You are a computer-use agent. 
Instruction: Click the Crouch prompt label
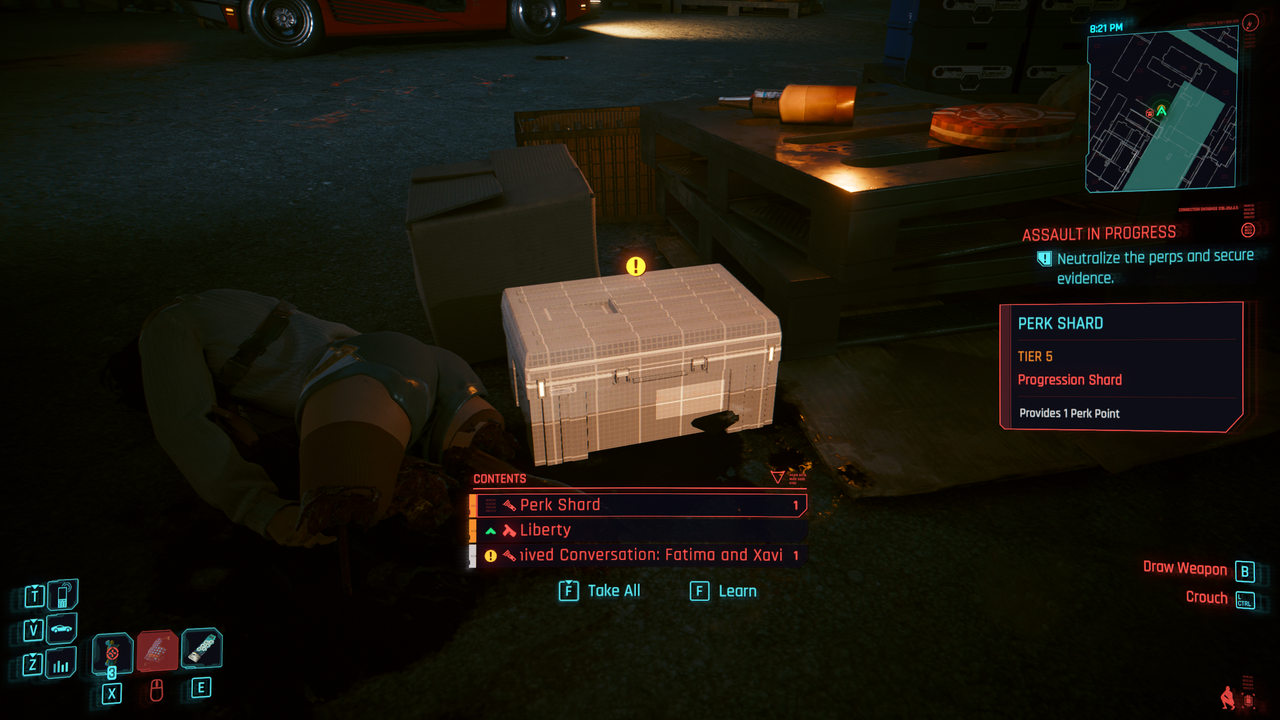point(1206,597)
